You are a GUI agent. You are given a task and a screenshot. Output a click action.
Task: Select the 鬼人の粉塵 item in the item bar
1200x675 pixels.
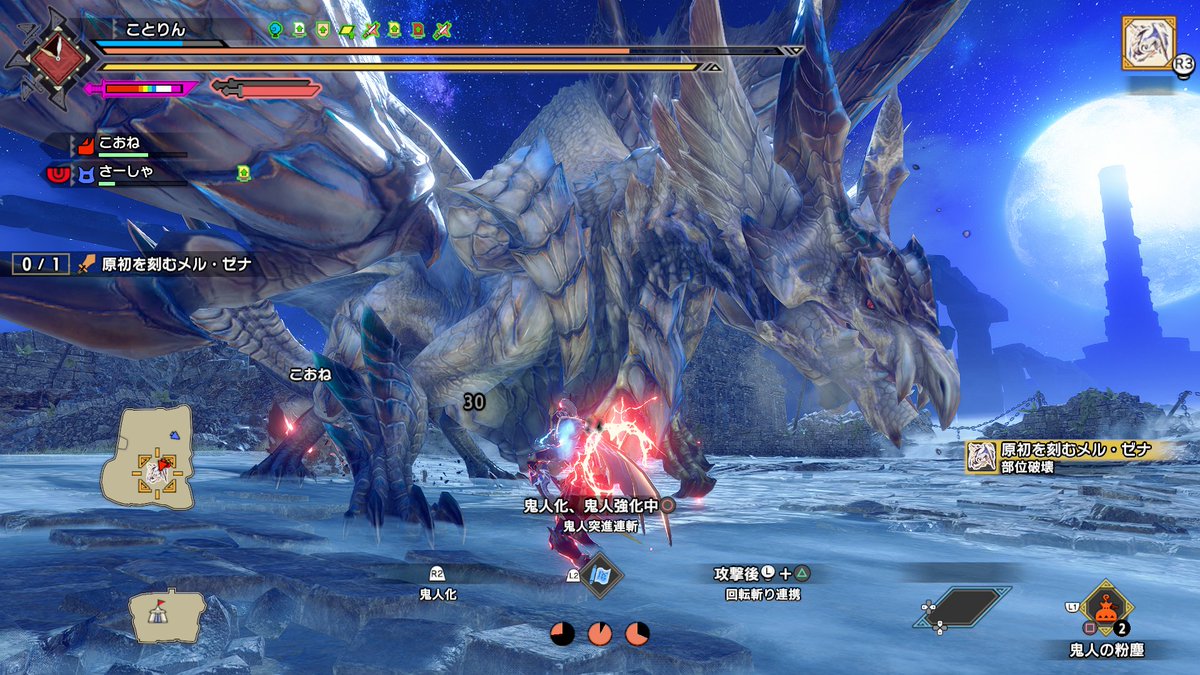click(1104, 607)
